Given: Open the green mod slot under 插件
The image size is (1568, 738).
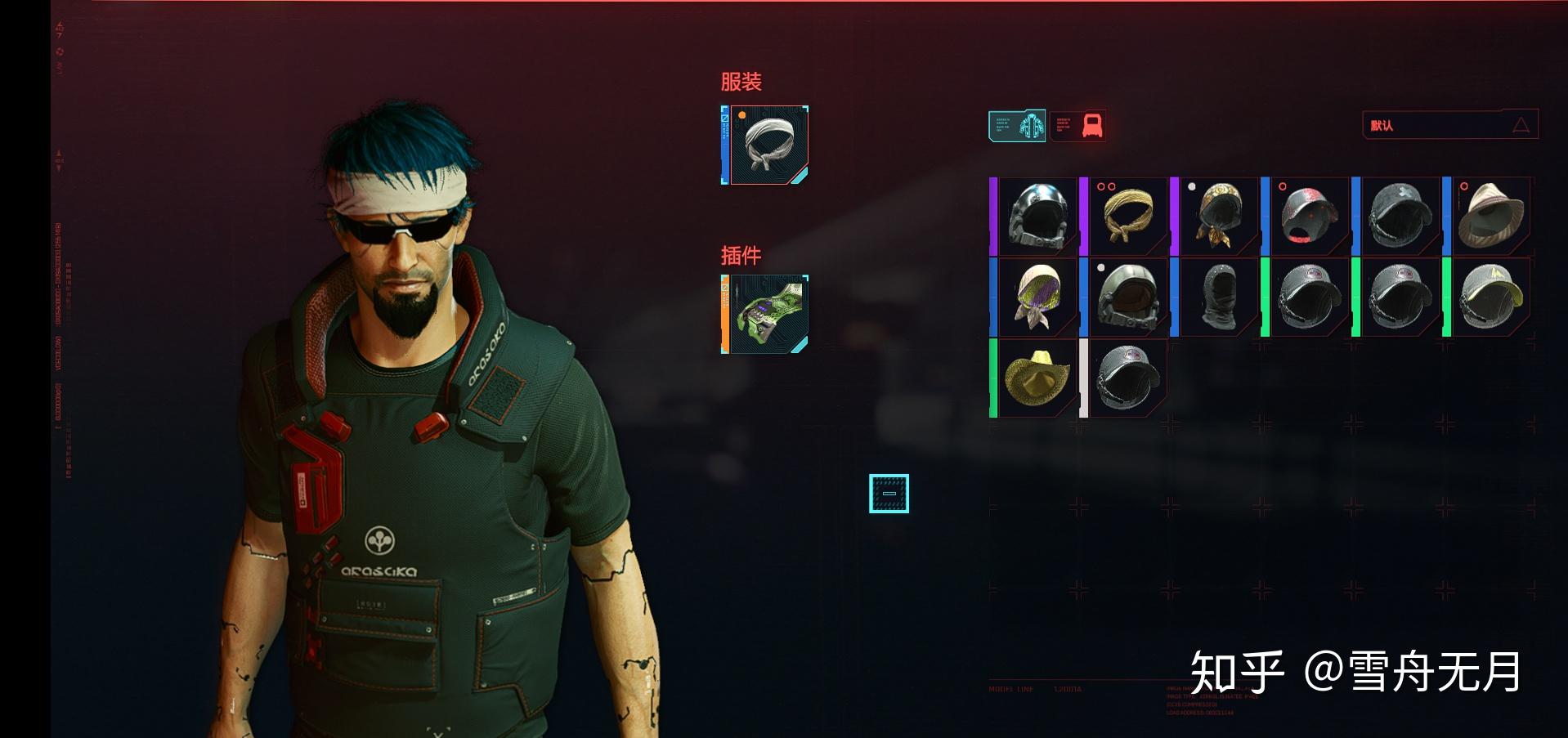Looking at the screenshot, I should [x=765, y=314].
